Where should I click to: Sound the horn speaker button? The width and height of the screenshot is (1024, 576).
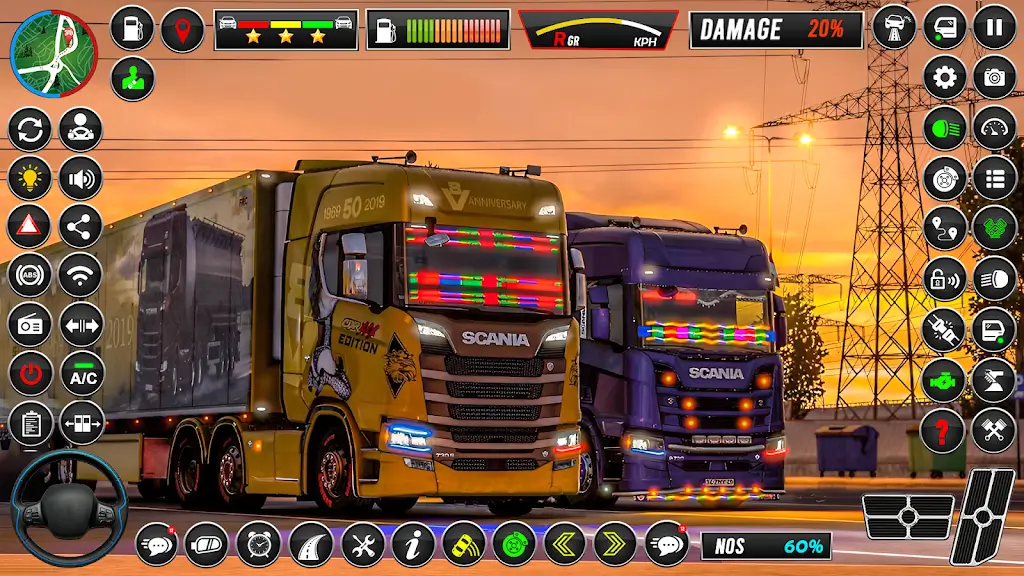pos(81,178)
